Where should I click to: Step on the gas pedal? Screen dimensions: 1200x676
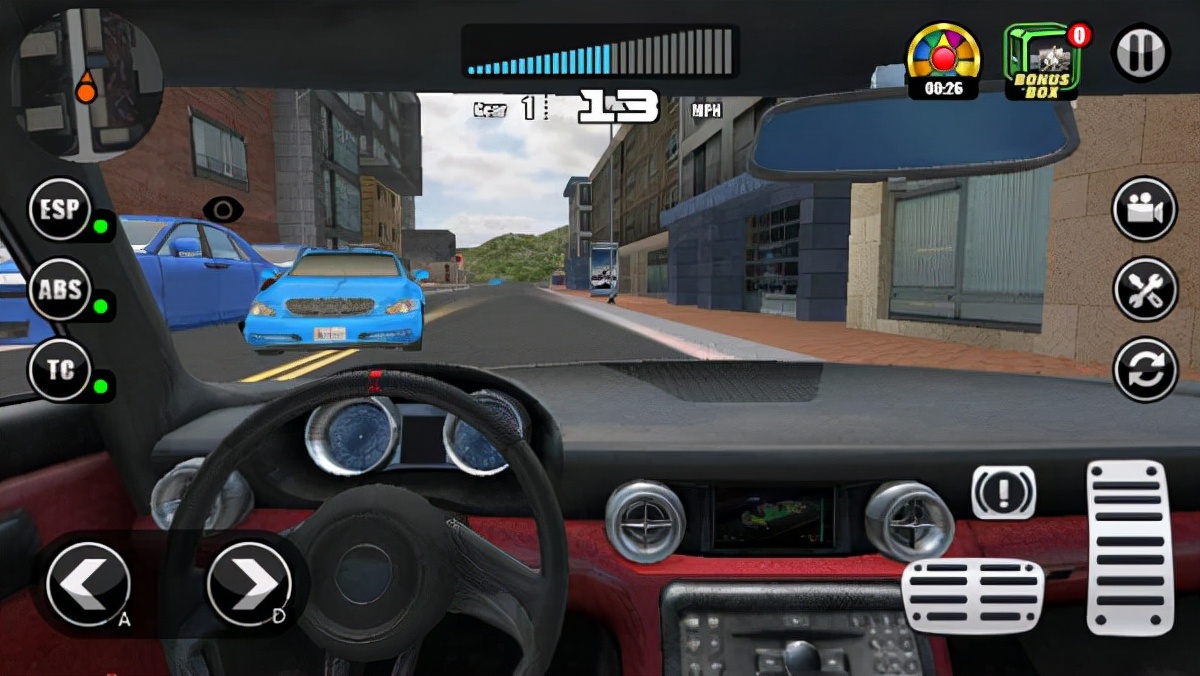point(1129,547)
